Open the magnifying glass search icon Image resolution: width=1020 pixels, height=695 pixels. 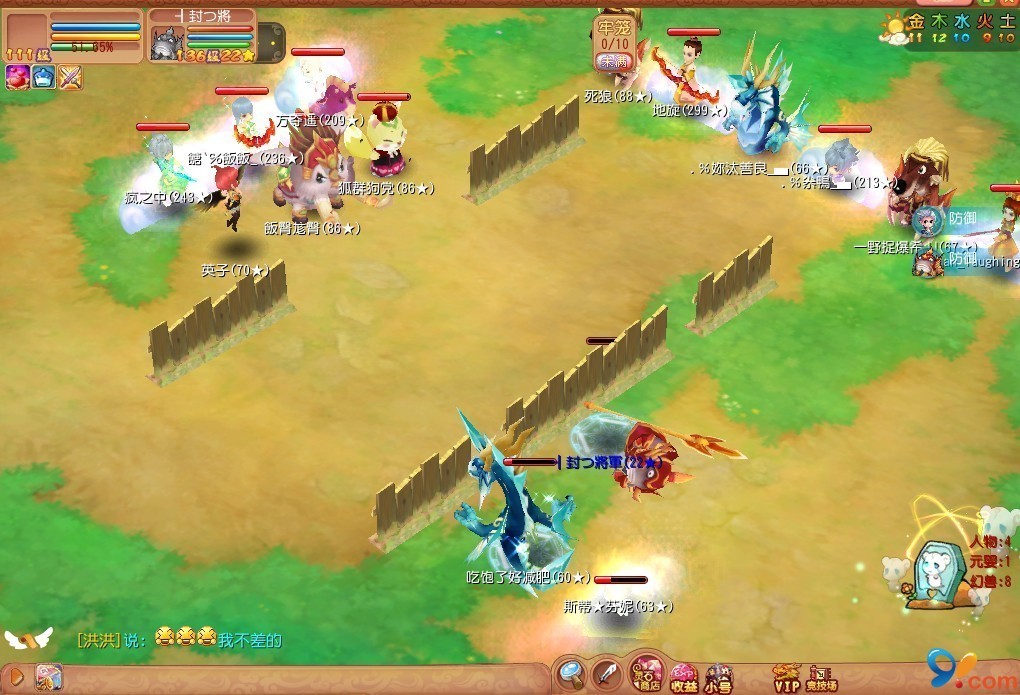(x=572, y=673)
